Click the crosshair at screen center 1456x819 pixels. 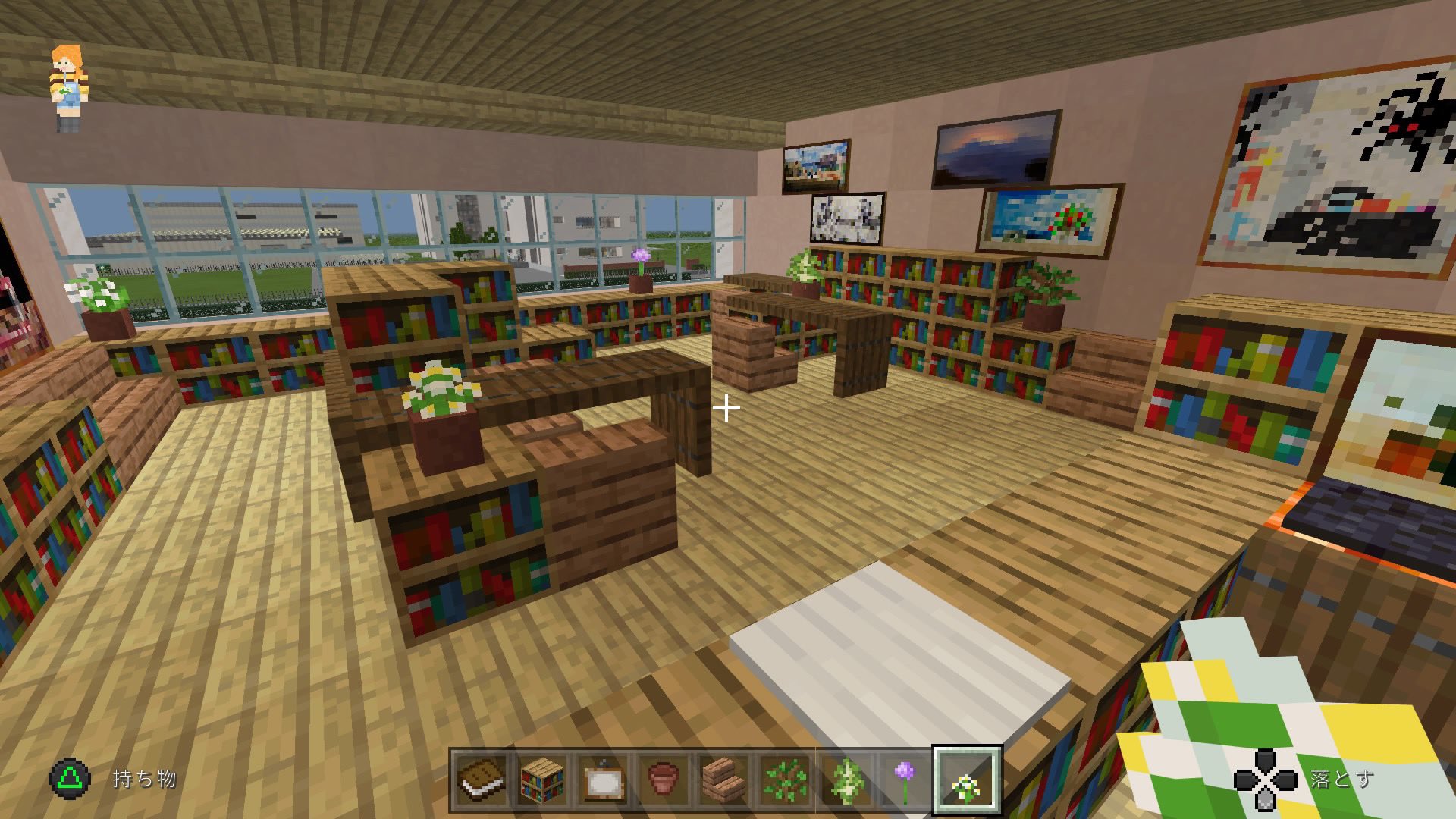point(728,409)
